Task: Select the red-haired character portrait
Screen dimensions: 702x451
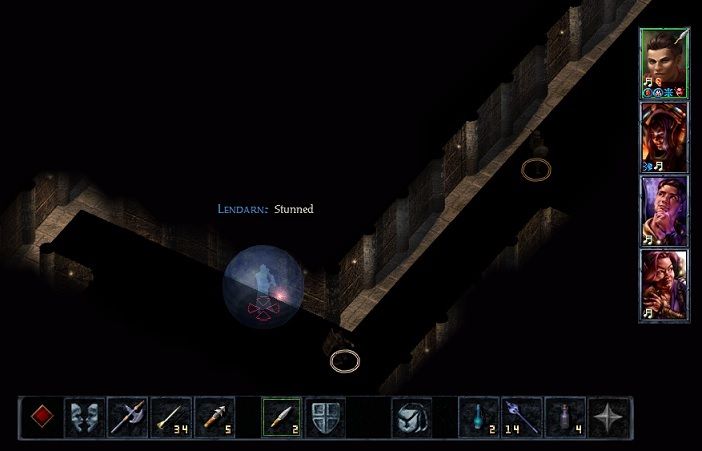Action: click(664, 285)
